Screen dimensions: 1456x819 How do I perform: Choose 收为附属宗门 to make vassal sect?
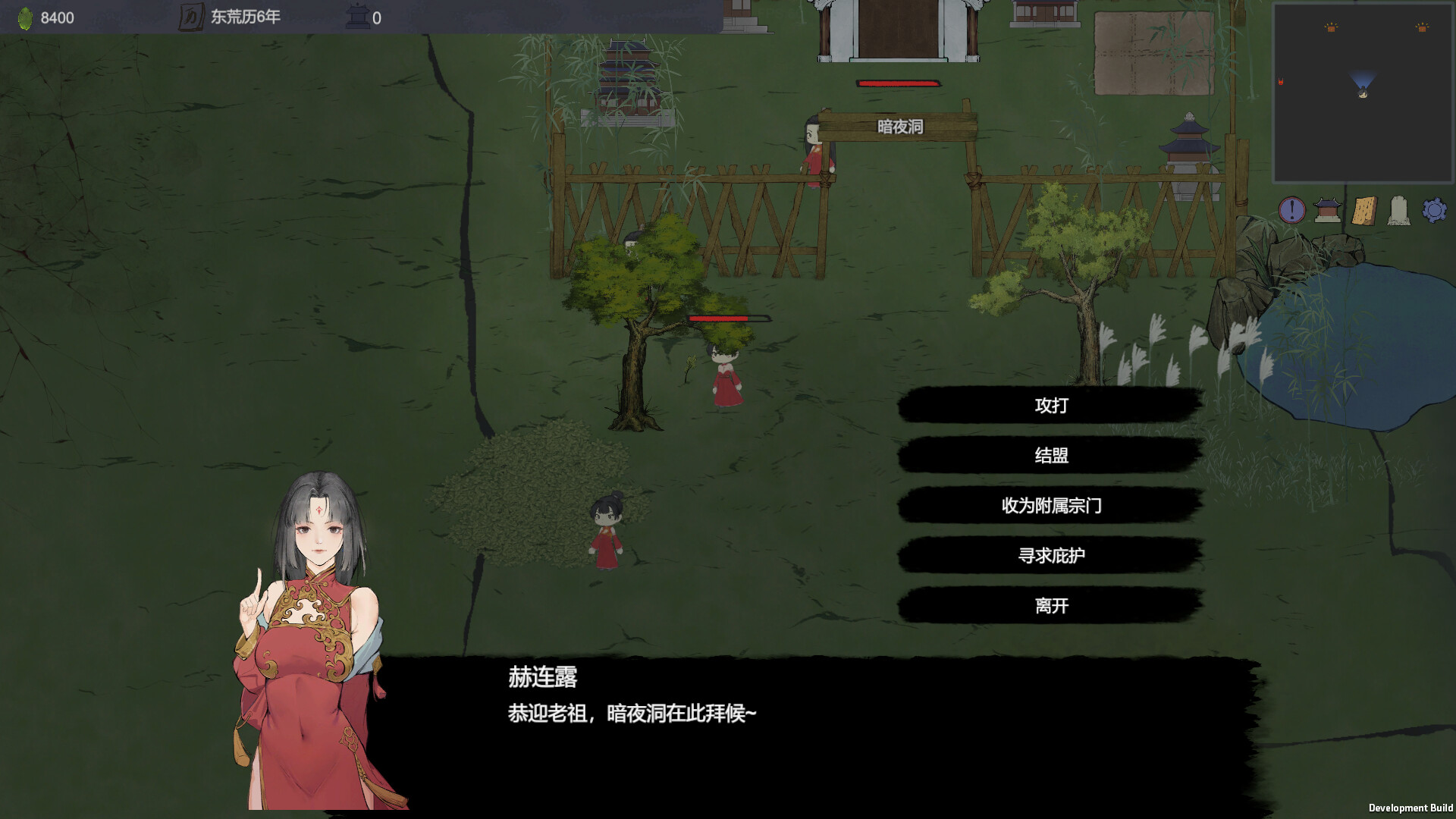point(1050,506)
